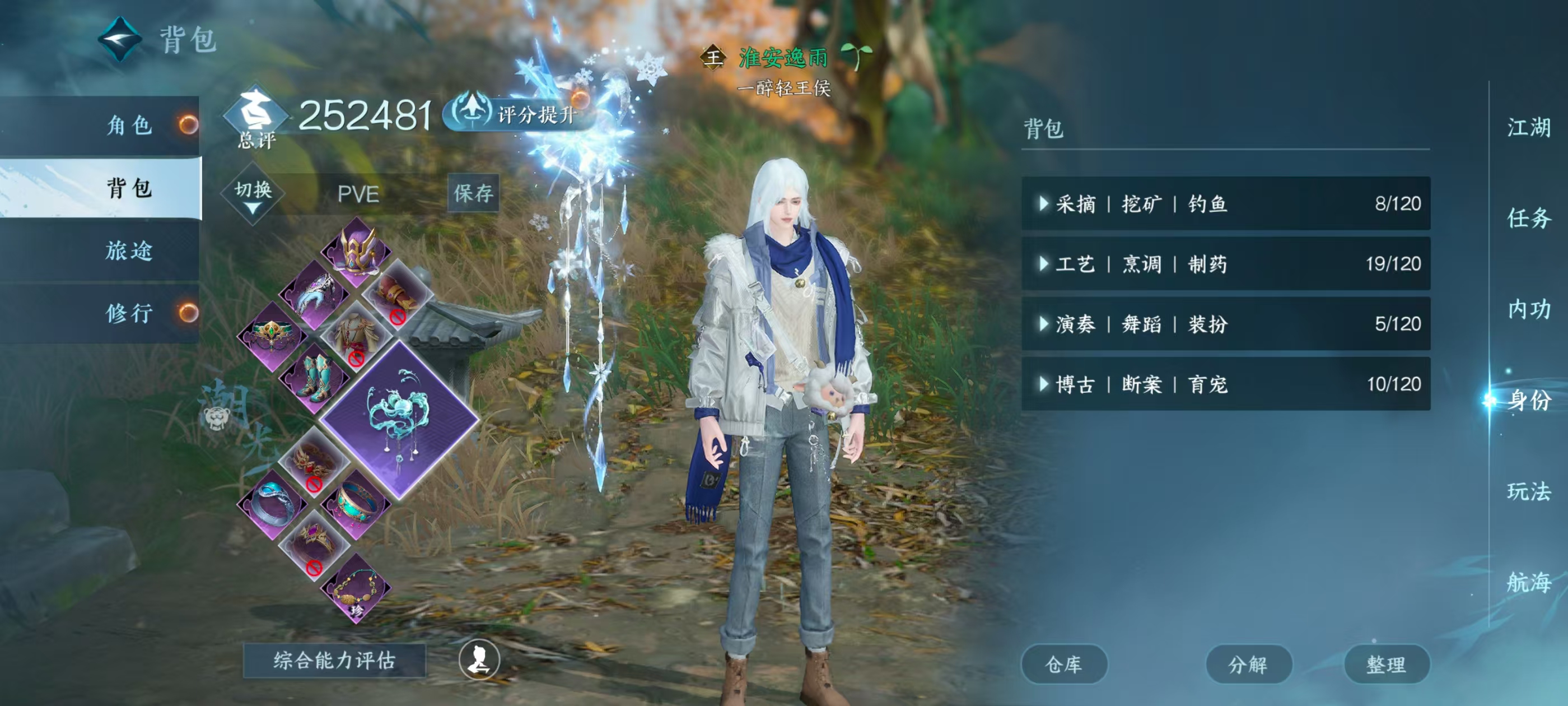Sort the bag with 整理
This screenshot has width=1568, height=706.
(1386, 664)
